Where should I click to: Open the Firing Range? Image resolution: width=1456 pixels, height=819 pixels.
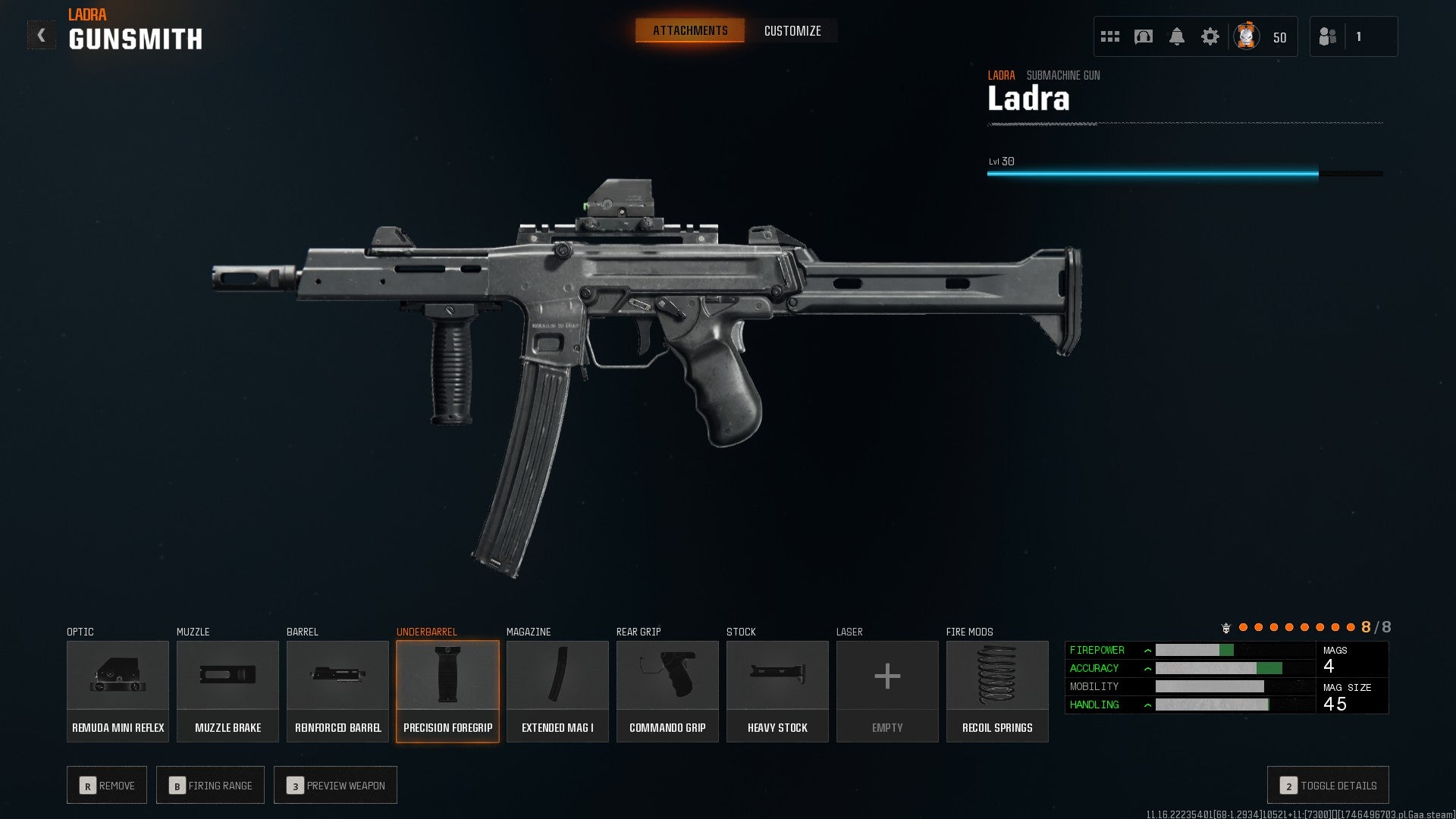[x=210, y=785]
